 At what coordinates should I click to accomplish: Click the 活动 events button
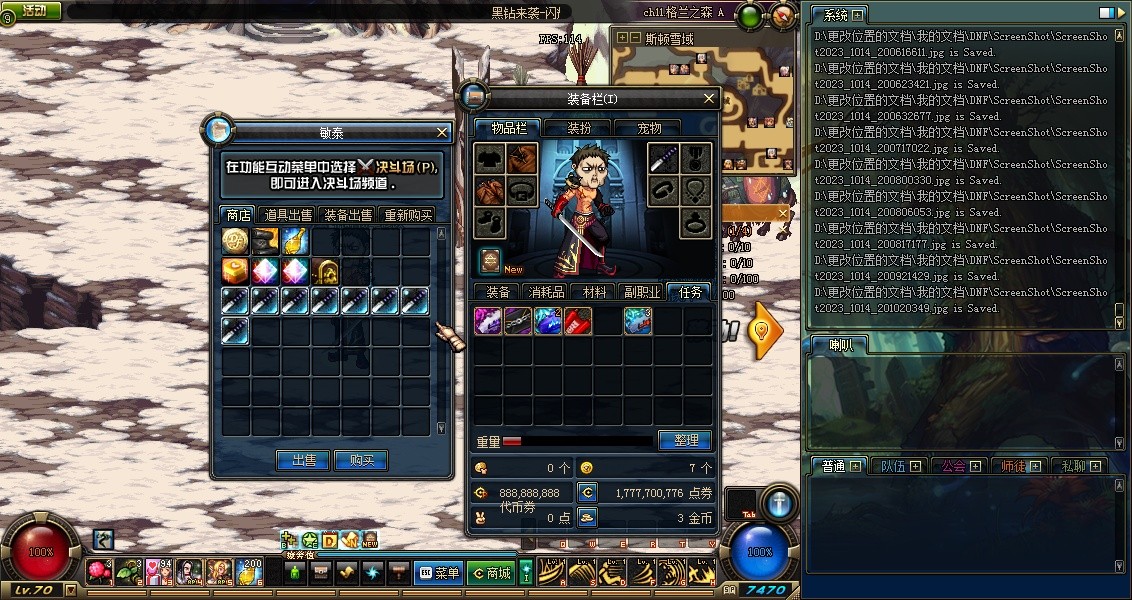tap(33, 11)
